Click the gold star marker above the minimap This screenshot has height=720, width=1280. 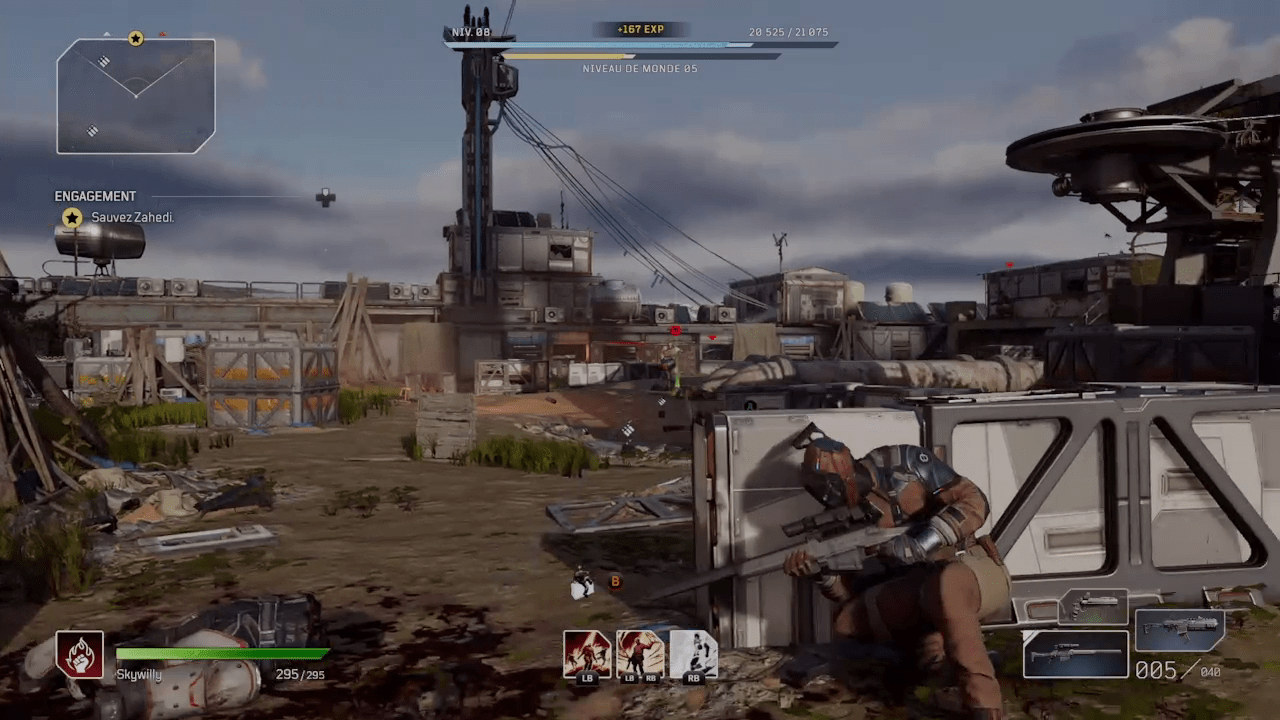coord(136,39)
